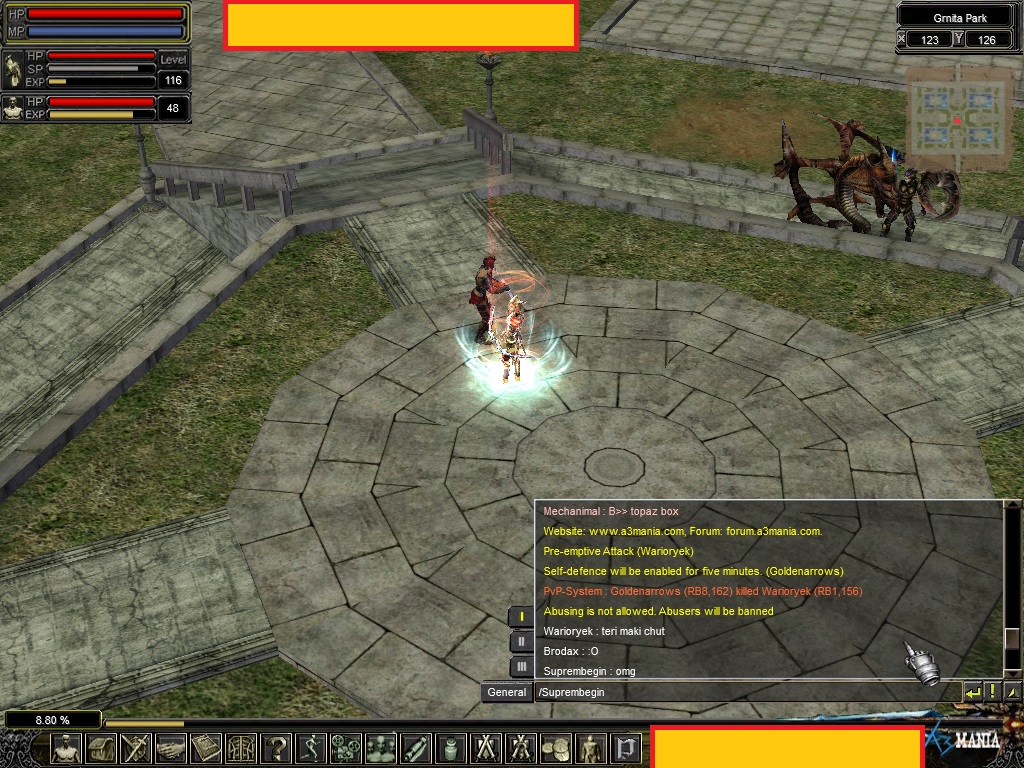Send chat message with enter-arrow button

[972, 691]
